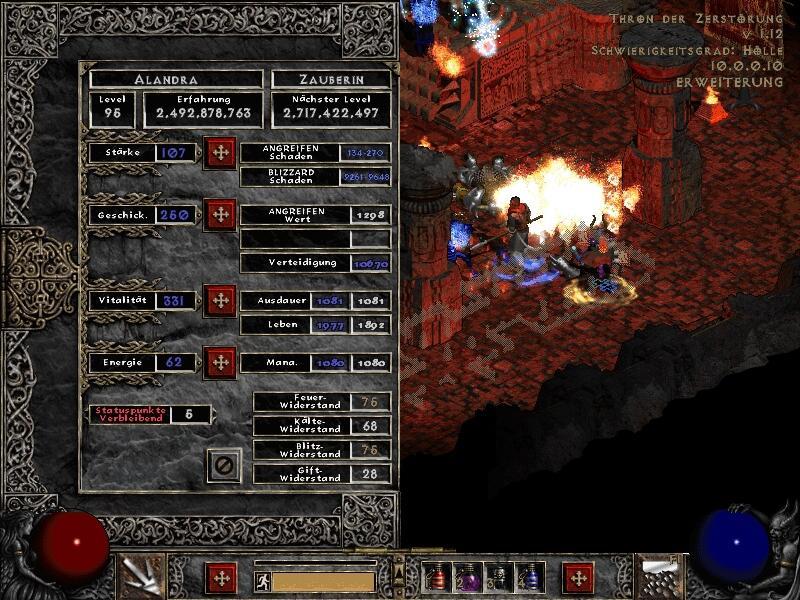This screenshot has width=800, height=600.
Task: Raise Energie with the plus button
Action: tap(220, 362)
